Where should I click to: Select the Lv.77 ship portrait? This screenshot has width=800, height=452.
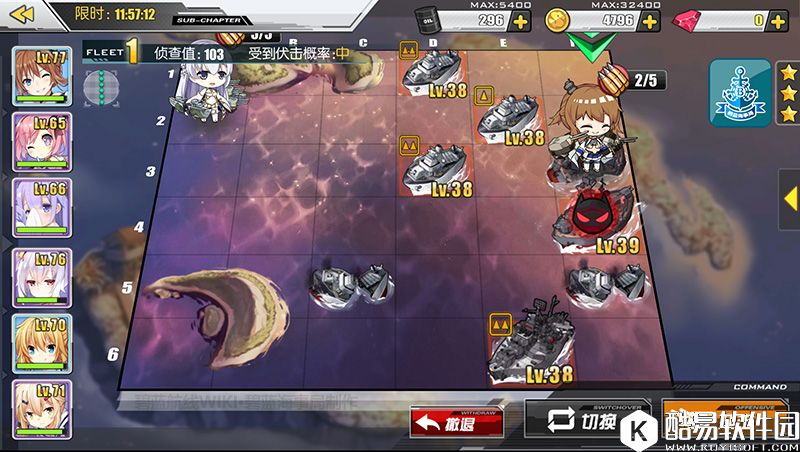tap(42, 76)
